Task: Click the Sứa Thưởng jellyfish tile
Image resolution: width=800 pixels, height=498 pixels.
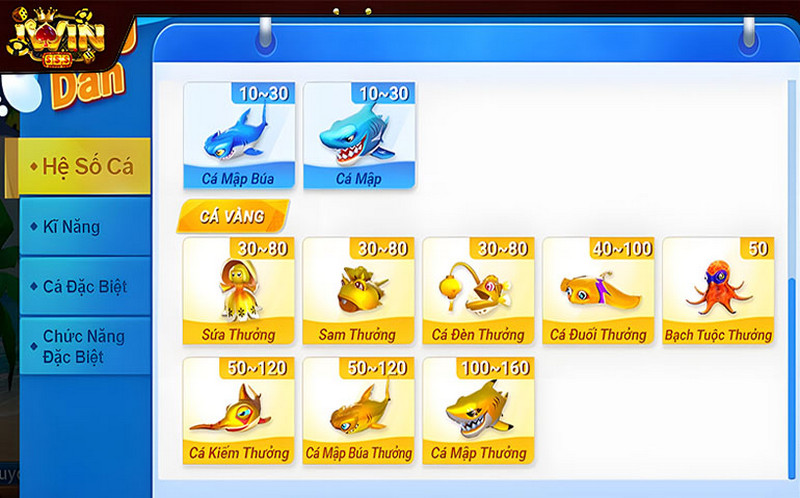Action: click(238, 291)
